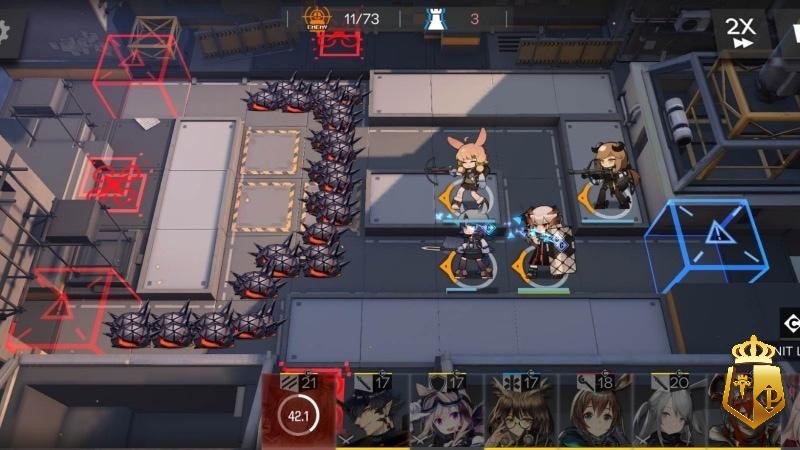The image size is (800, 450).
Task: Select the Amiya card costing 18
Action: pos(595,412)
